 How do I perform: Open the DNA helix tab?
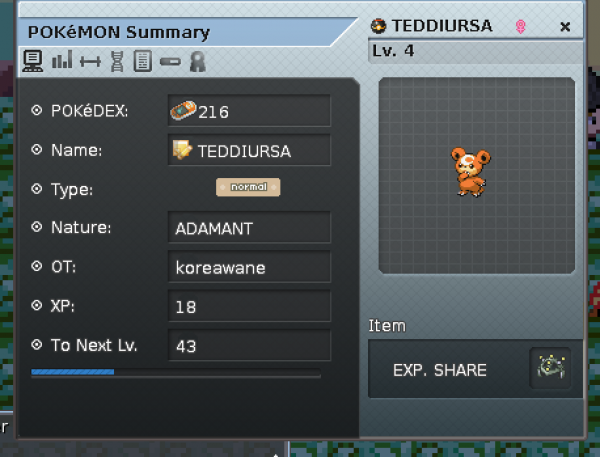click(118, 61)
